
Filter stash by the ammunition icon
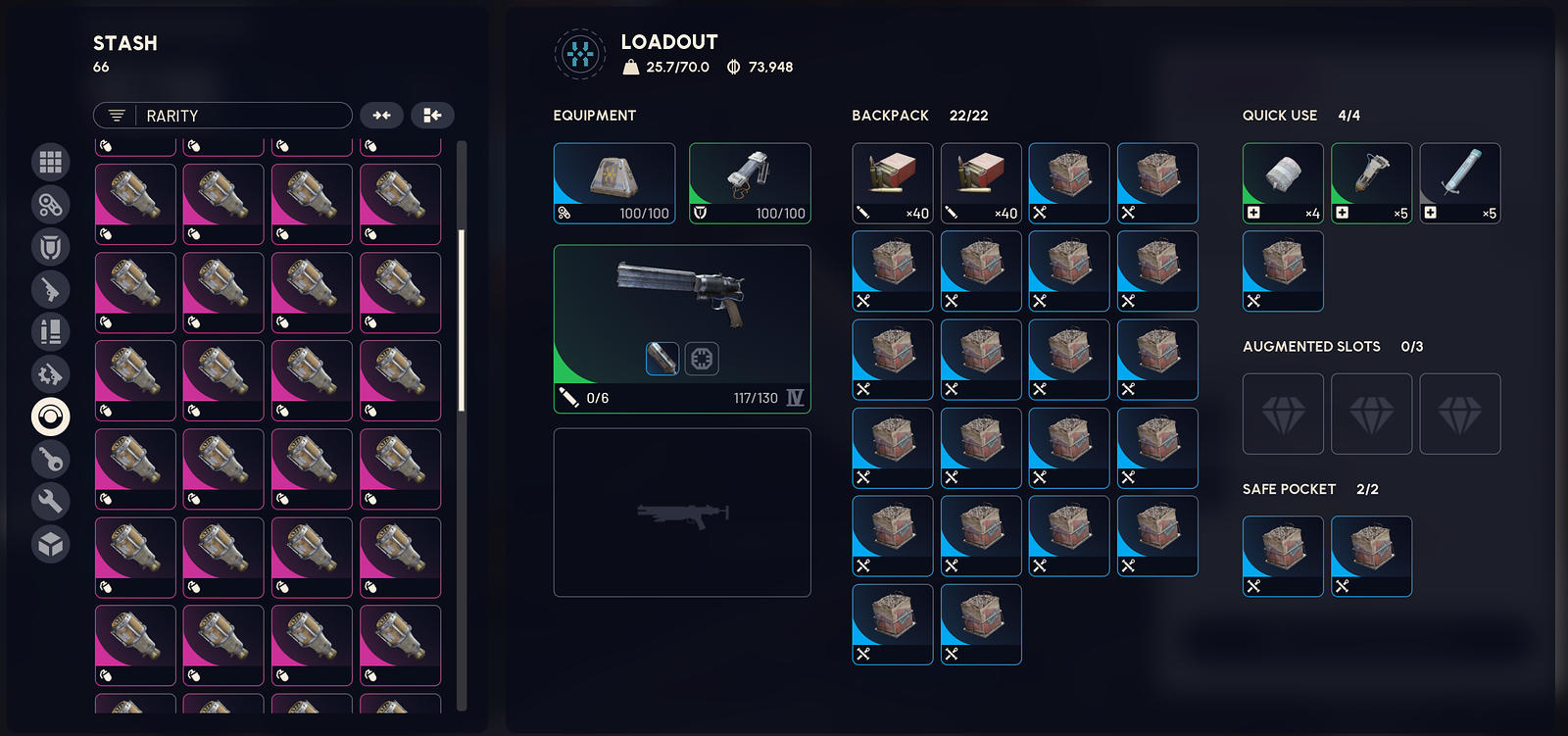pos(51,332)
